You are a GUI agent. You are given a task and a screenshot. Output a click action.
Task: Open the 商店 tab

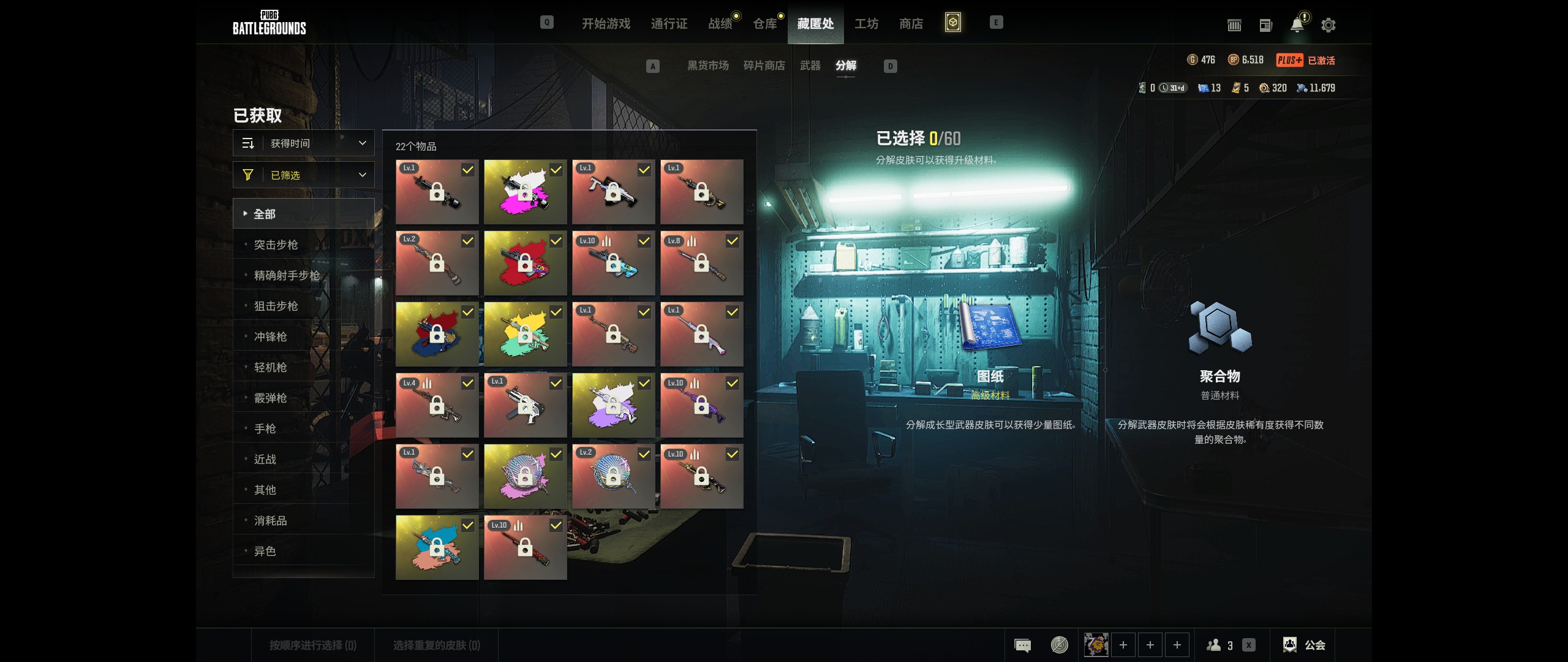pyautogui.click(x=911, y=24)
